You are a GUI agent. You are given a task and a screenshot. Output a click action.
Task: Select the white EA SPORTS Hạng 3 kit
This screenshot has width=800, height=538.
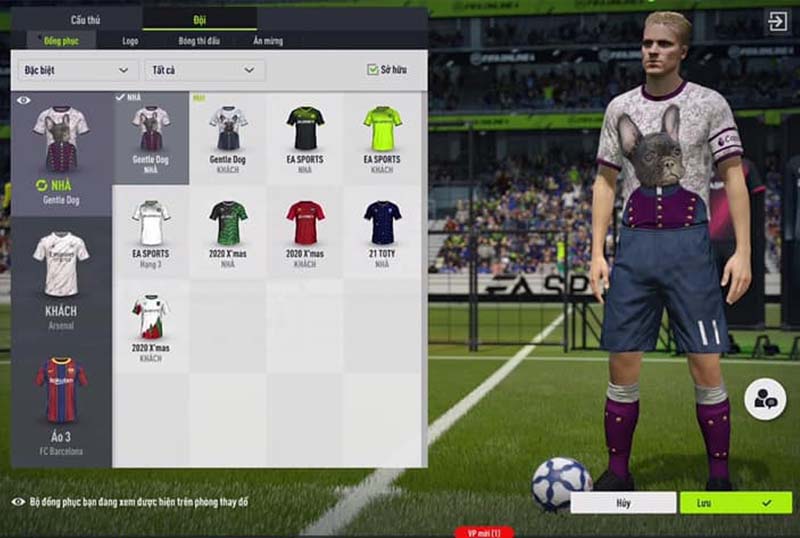[x=151, y=232]
